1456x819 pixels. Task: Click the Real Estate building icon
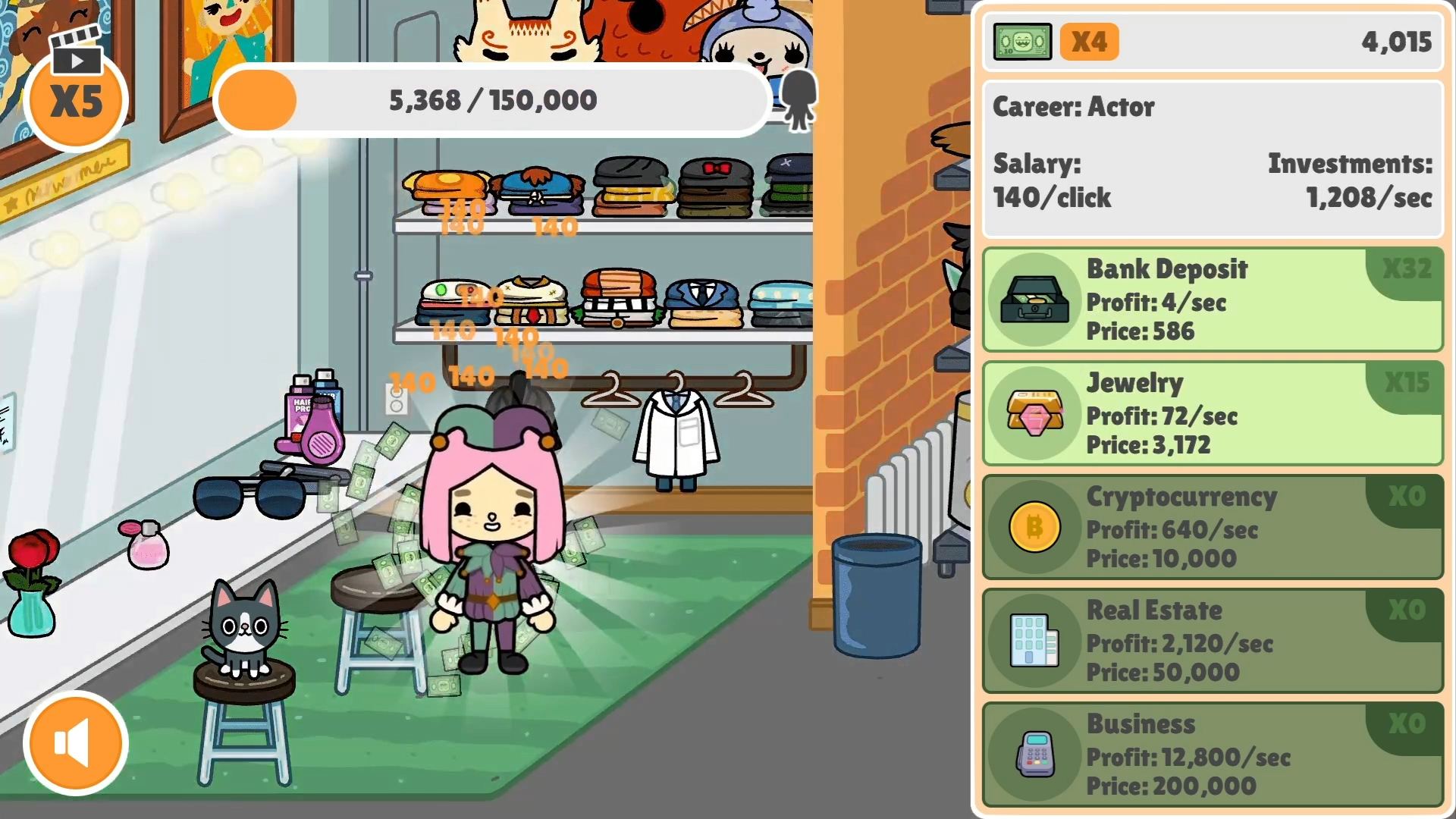[1035, 641]
